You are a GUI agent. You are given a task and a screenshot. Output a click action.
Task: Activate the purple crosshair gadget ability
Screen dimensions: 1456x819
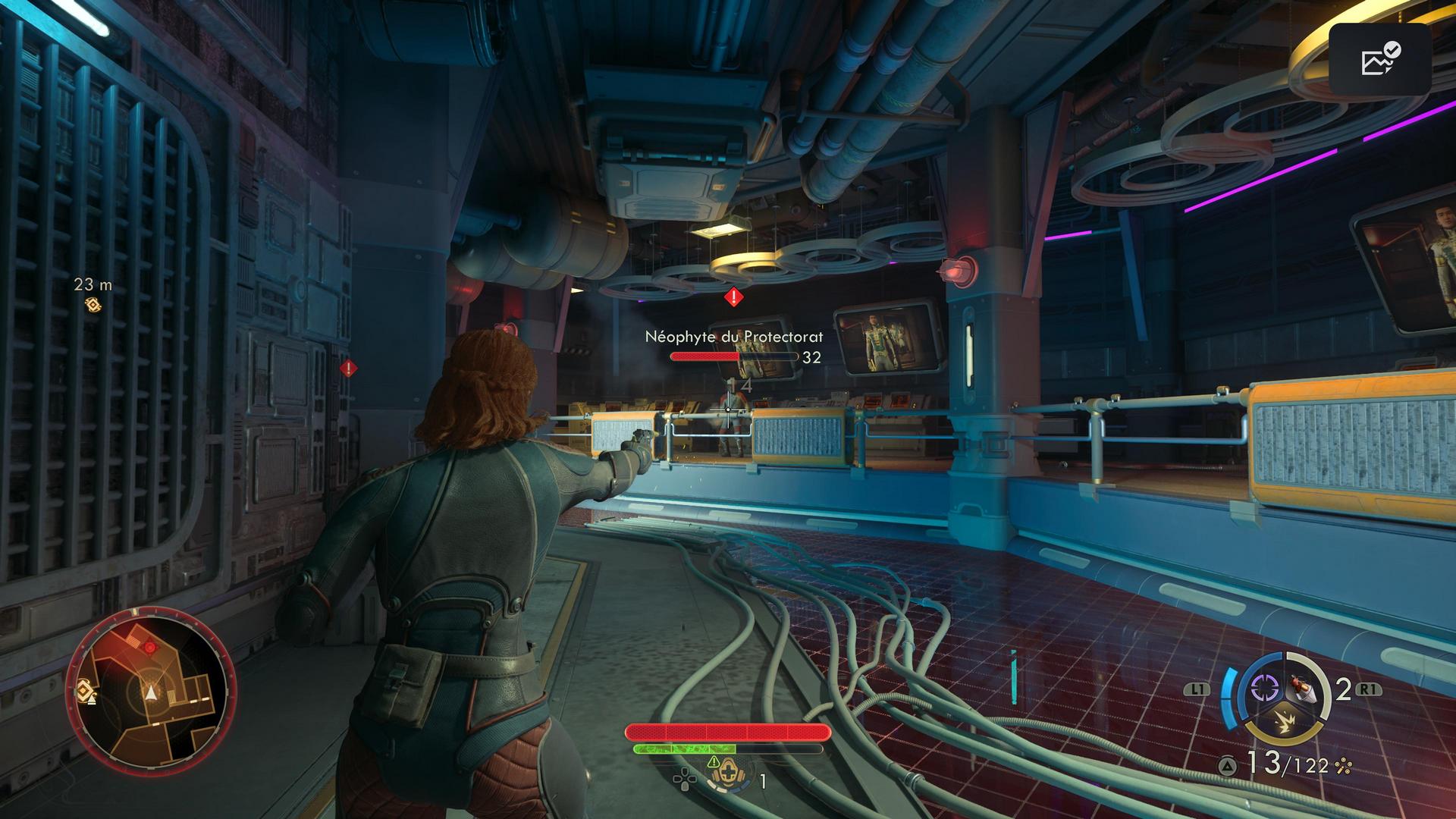(x=1263, y=688)
